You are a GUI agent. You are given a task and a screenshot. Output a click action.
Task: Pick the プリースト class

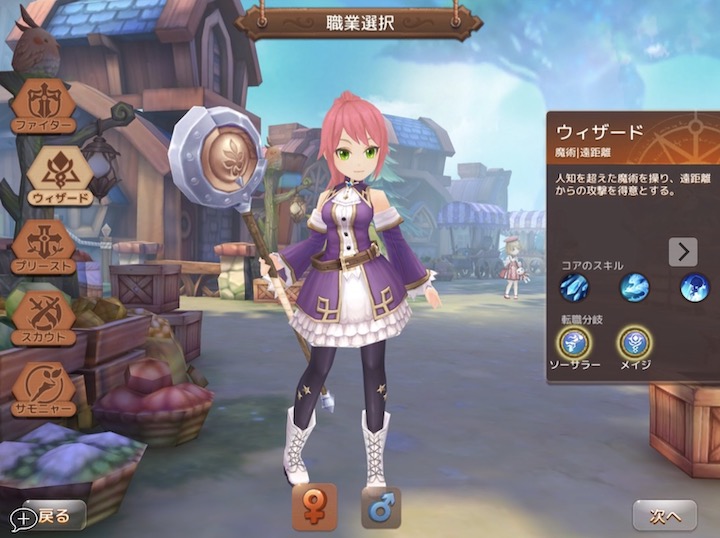[44, 246]
